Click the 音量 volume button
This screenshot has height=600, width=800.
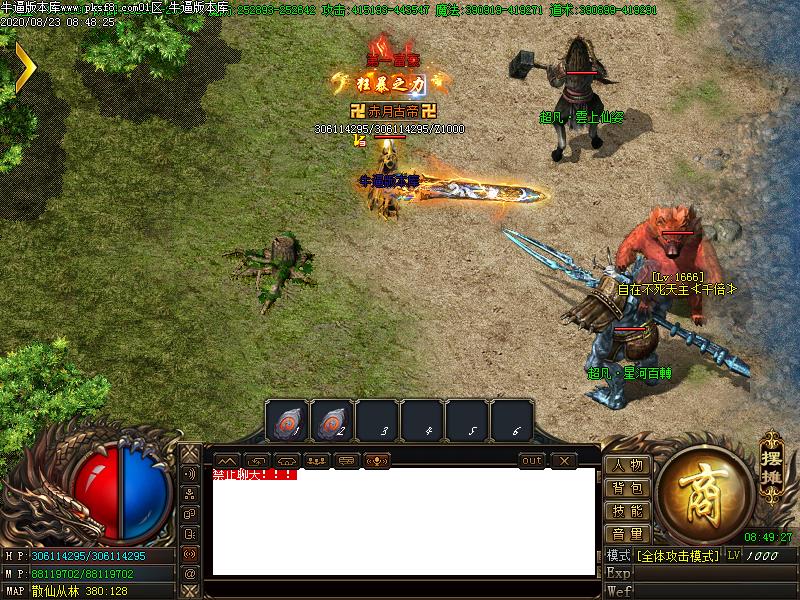point(628,534)
